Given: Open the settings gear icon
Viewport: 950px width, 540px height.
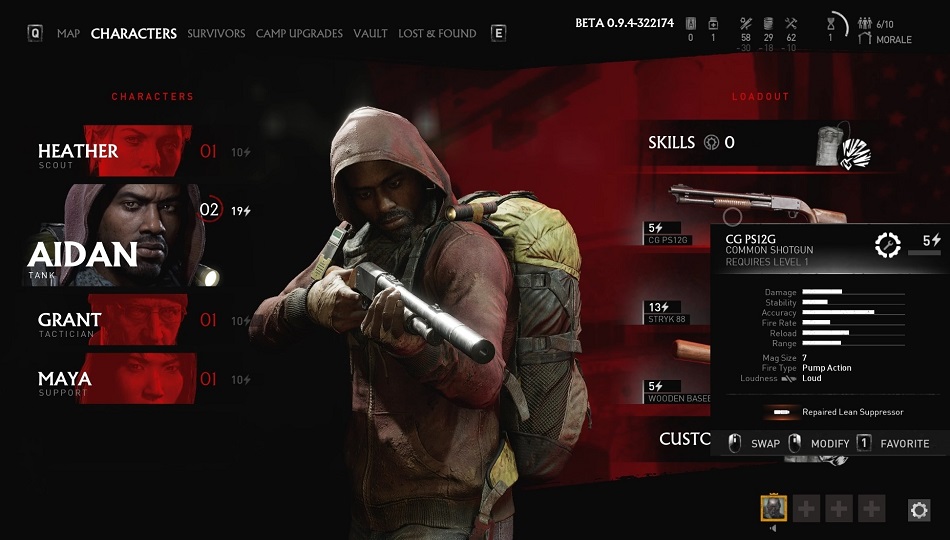Looking at the screenshot, I should coord(918,510).
